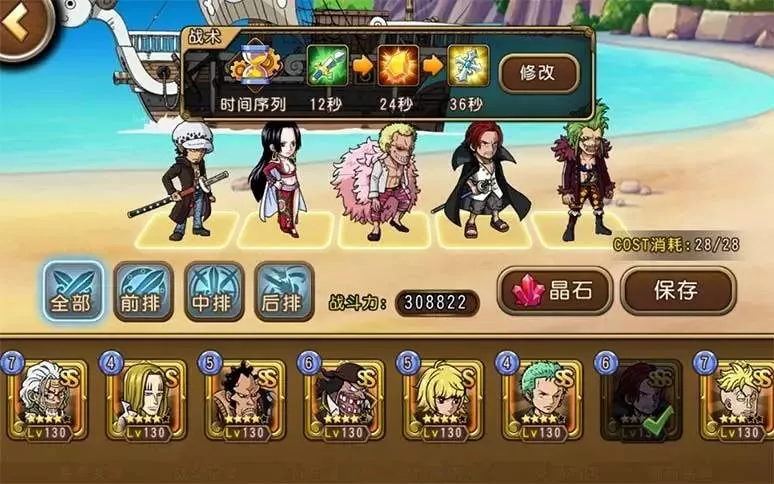Screen dimensions: 774x484
Task: Select the dark spiky-haired cost 5 hero card
Action: tap(243, 398)
